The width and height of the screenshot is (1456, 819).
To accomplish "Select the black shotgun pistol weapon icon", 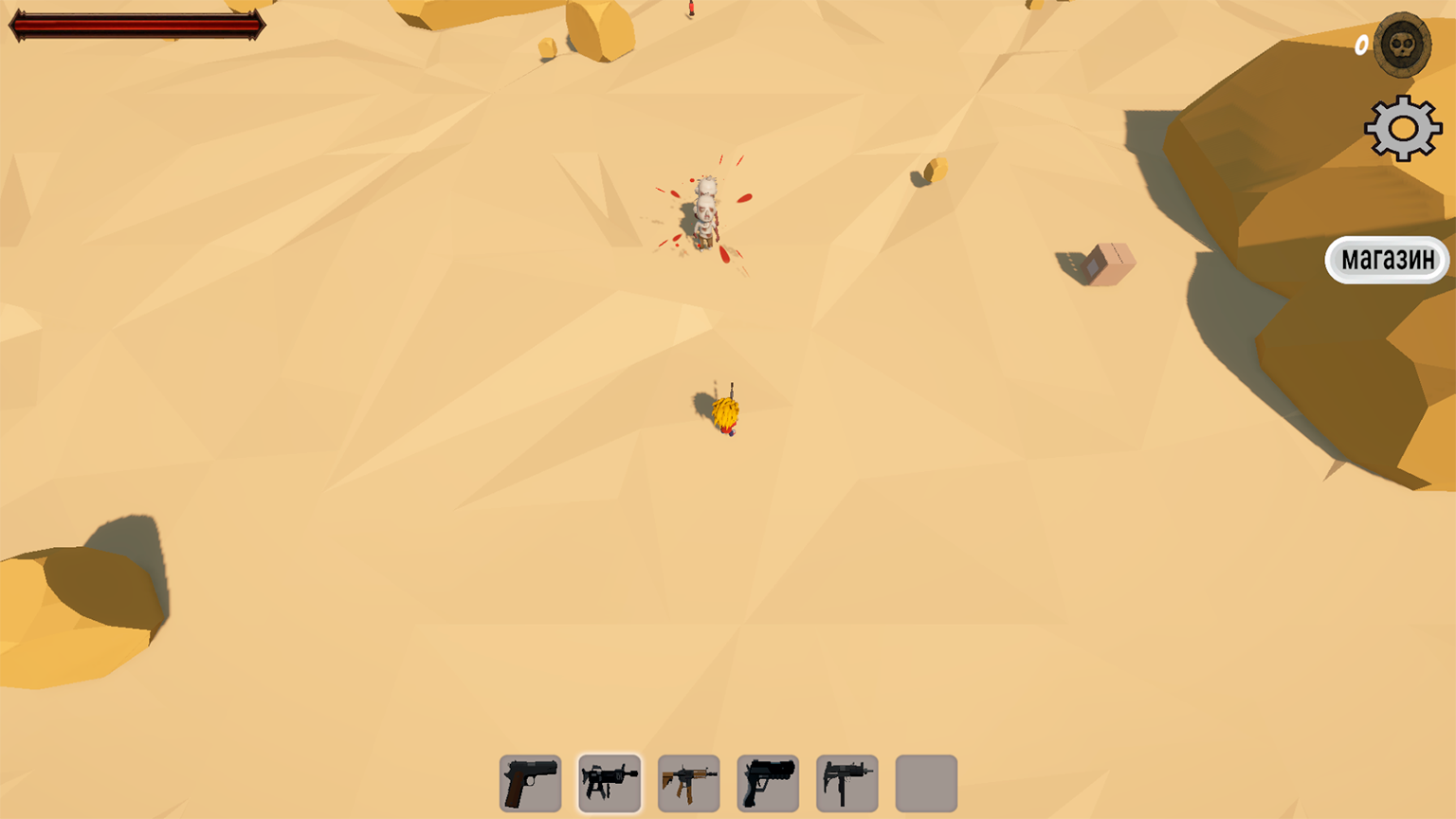I will pos(768,783).
